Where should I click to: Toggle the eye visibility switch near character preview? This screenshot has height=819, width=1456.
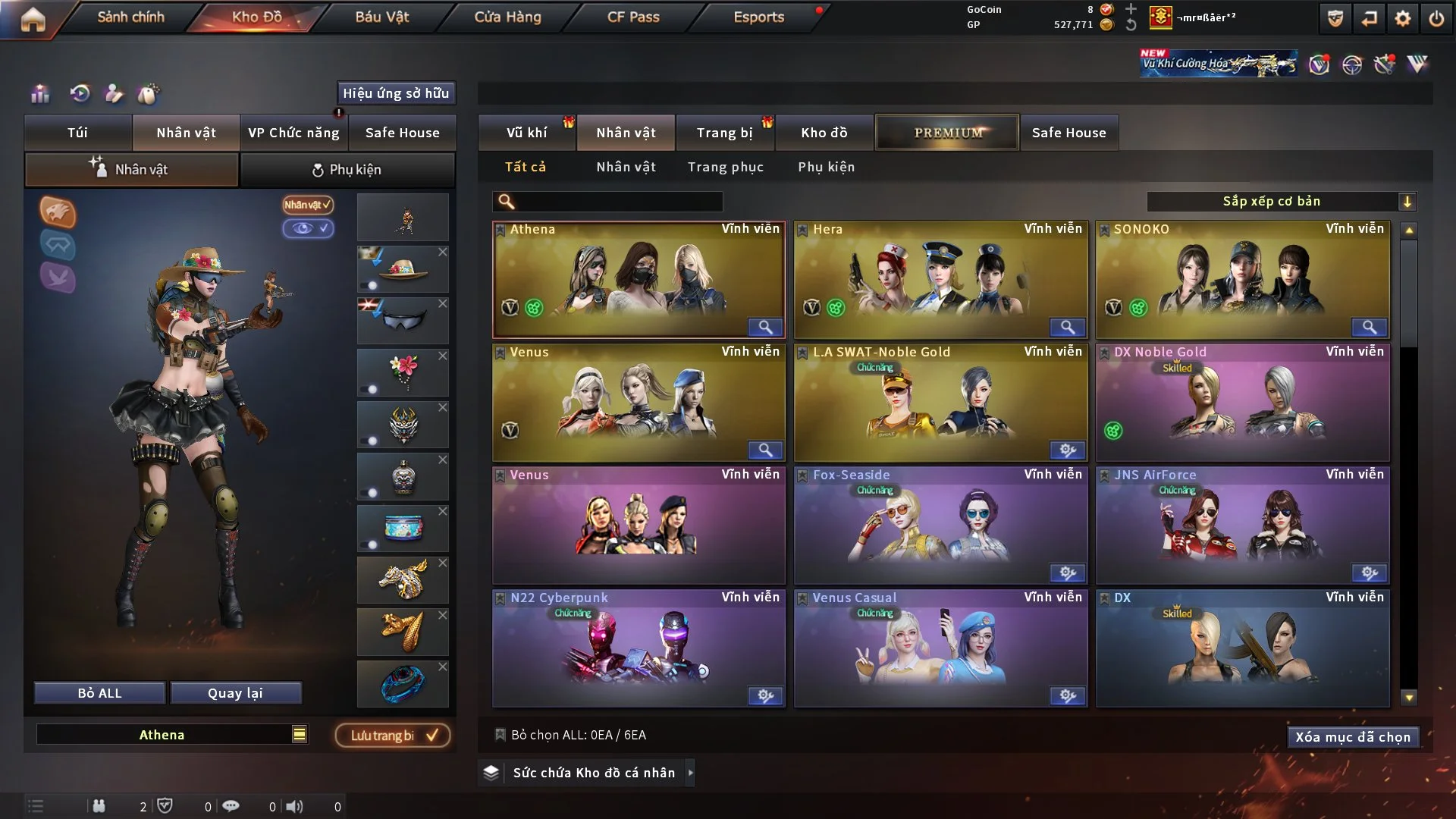tap(309, 228)
